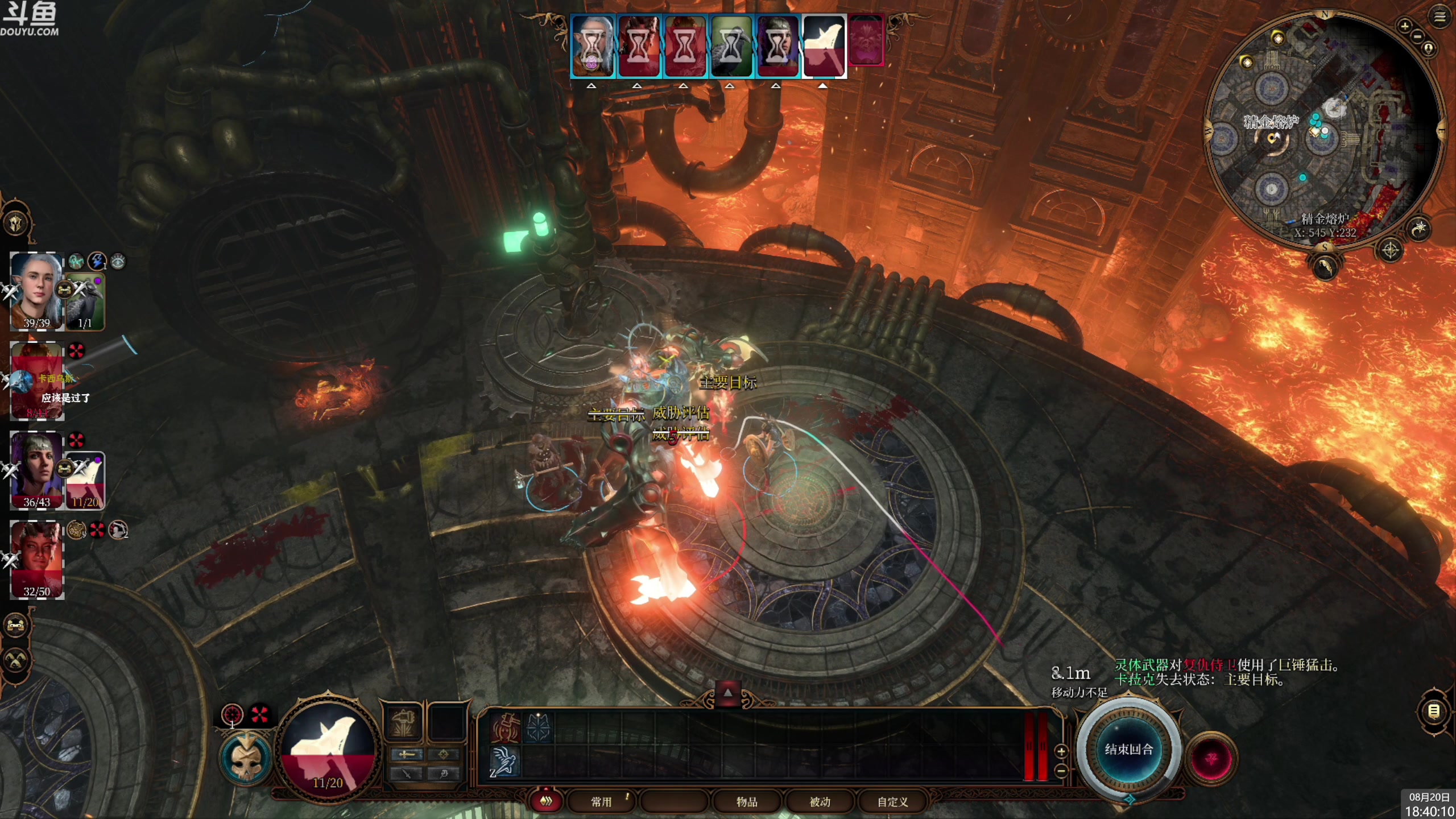
Task: Zoom out on the minimap
Action: [x=1418, y=37]
